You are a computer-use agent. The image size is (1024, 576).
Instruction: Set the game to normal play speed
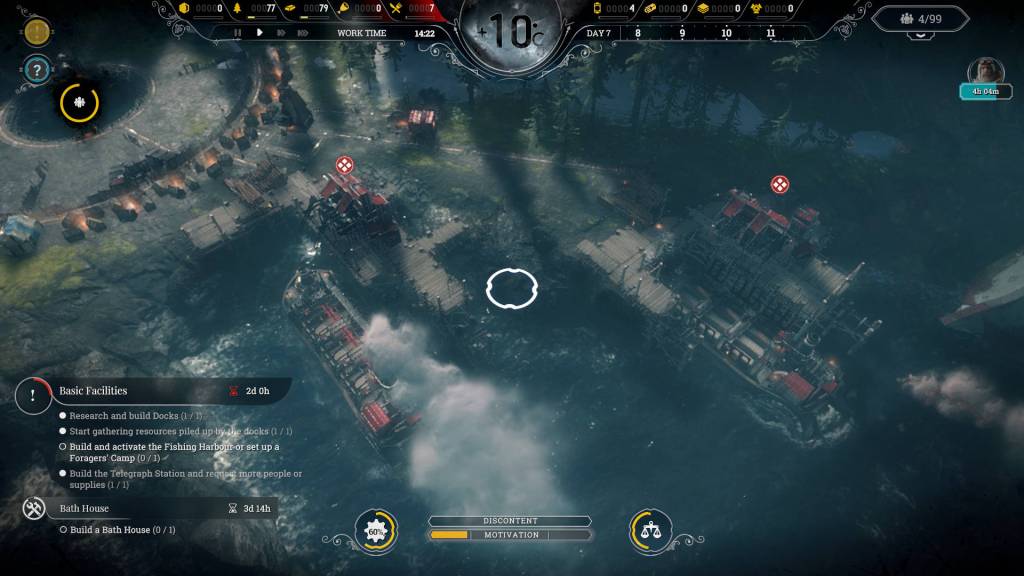259,32
